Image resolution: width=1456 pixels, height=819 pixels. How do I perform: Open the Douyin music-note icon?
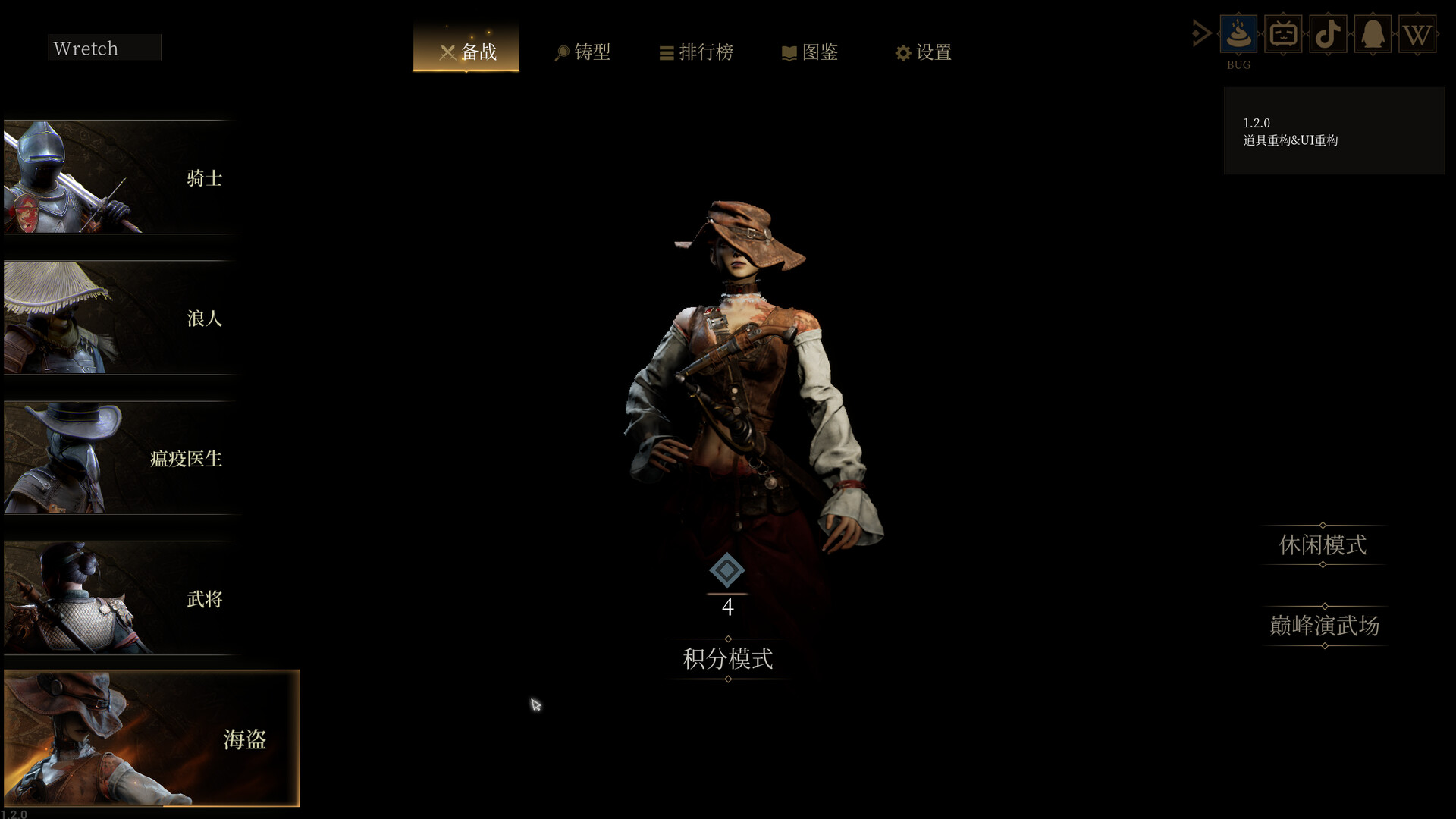[x=1328, y=33]
